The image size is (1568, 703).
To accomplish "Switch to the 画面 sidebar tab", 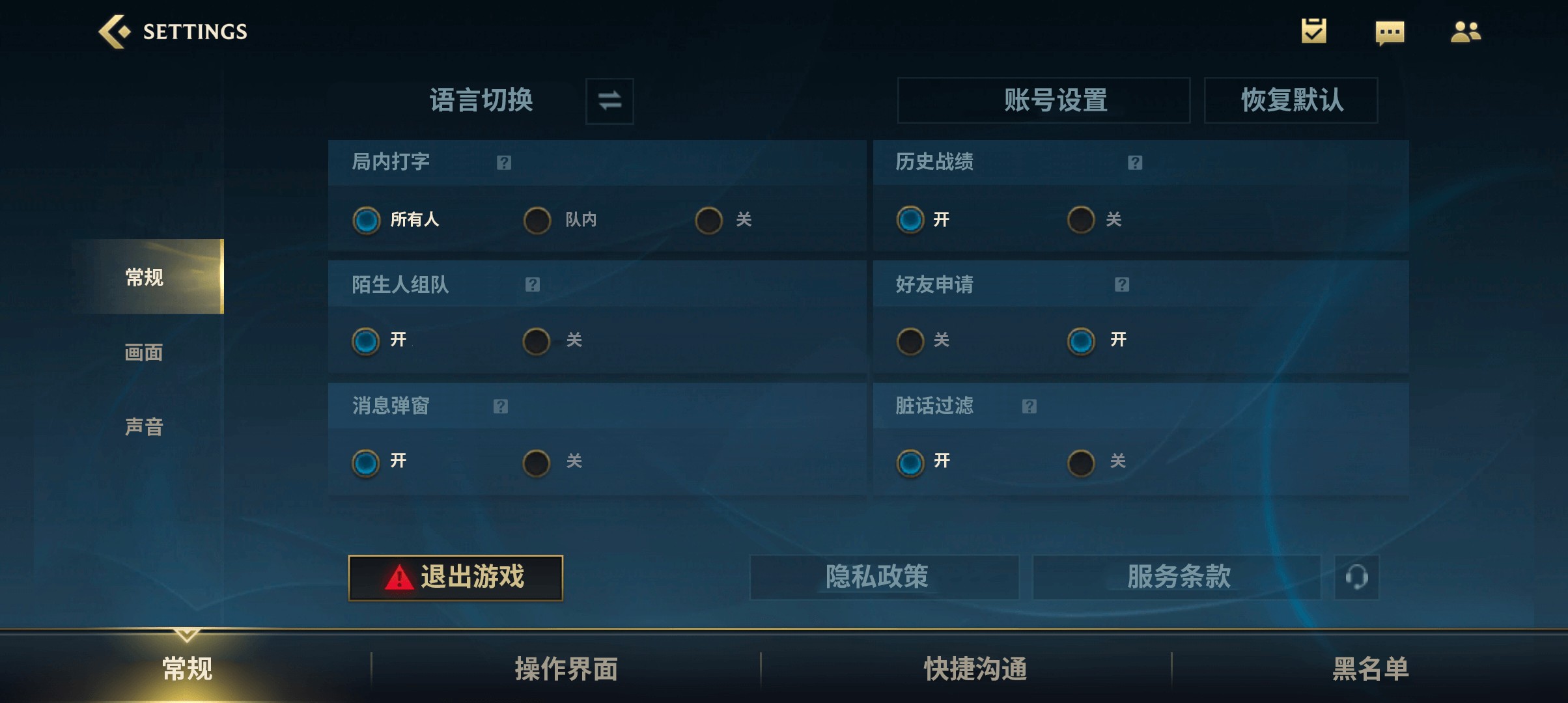I will [145, 352].
